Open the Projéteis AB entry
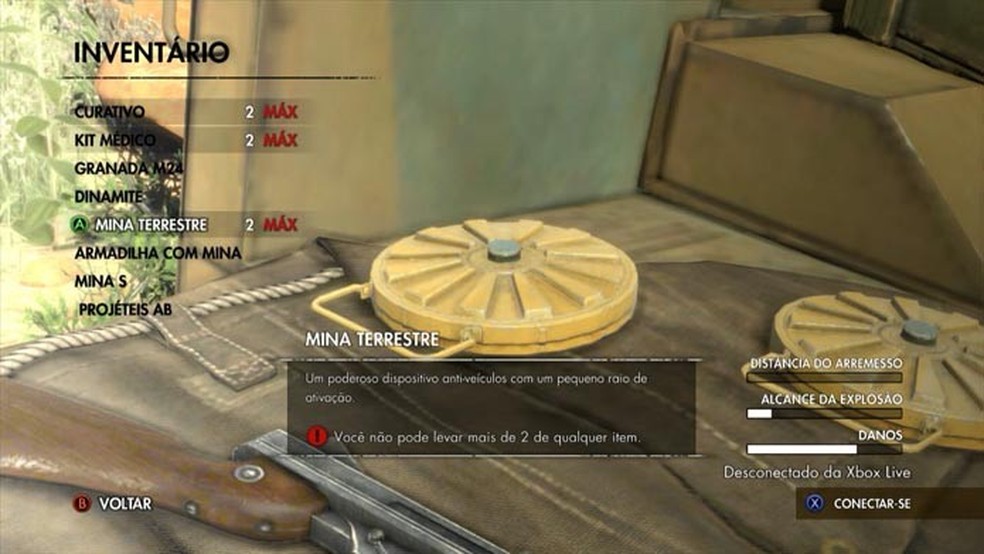The width and height of the screenshot is (984, 554). tap(125, 310)
